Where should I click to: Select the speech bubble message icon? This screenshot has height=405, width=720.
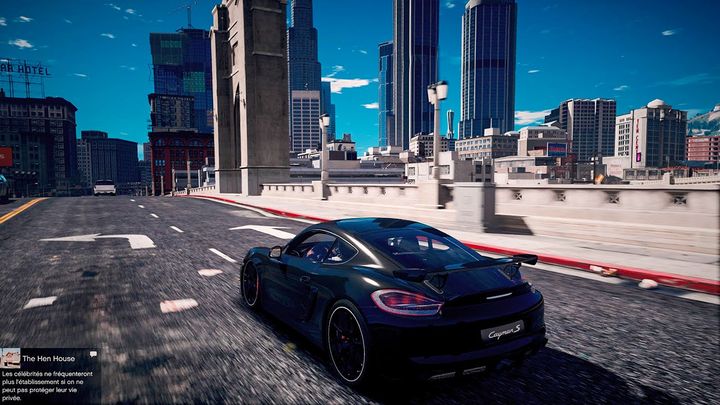point(93,355)
